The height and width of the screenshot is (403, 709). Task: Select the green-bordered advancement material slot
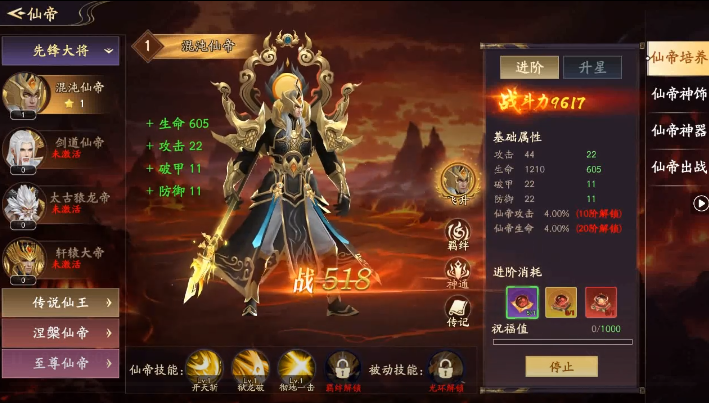click(522, 302)
